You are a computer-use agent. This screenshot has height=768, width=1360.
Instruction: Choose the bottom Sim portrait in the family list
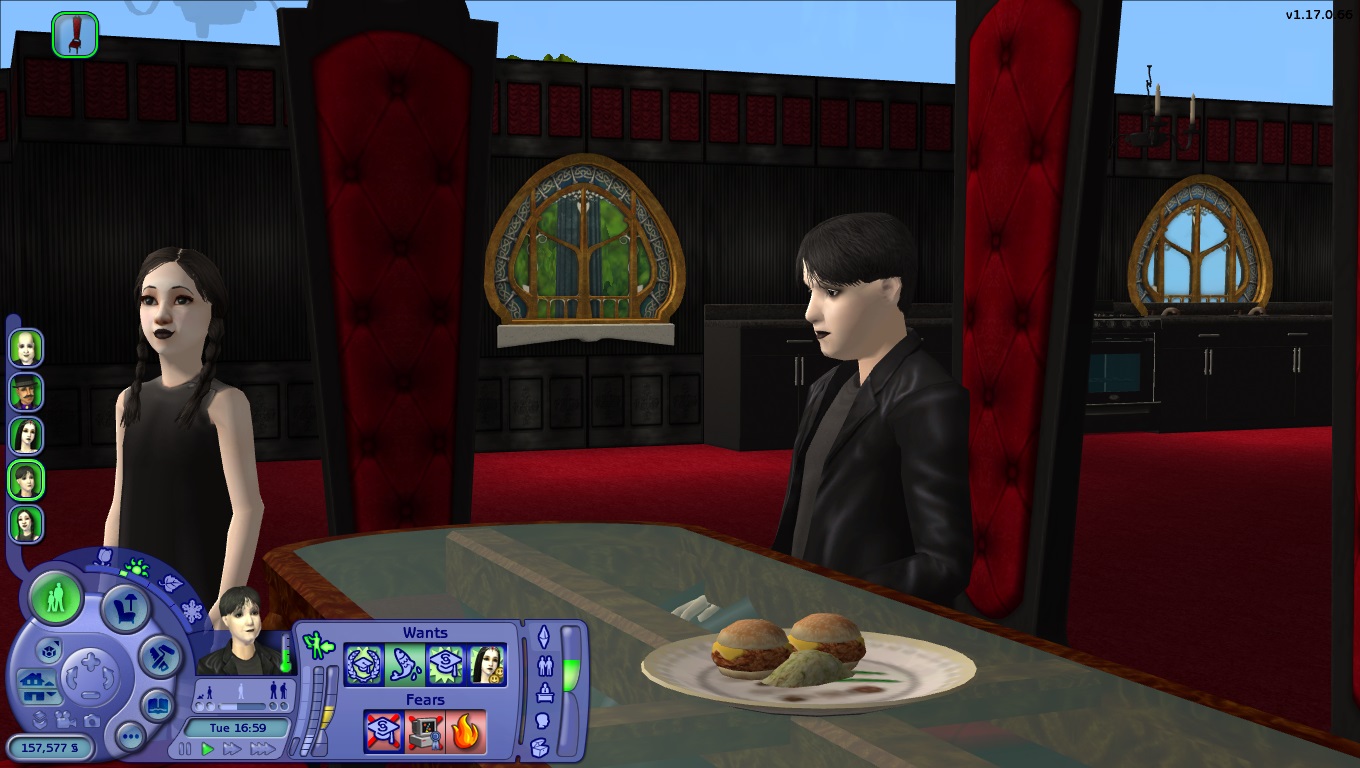point(26,524)
